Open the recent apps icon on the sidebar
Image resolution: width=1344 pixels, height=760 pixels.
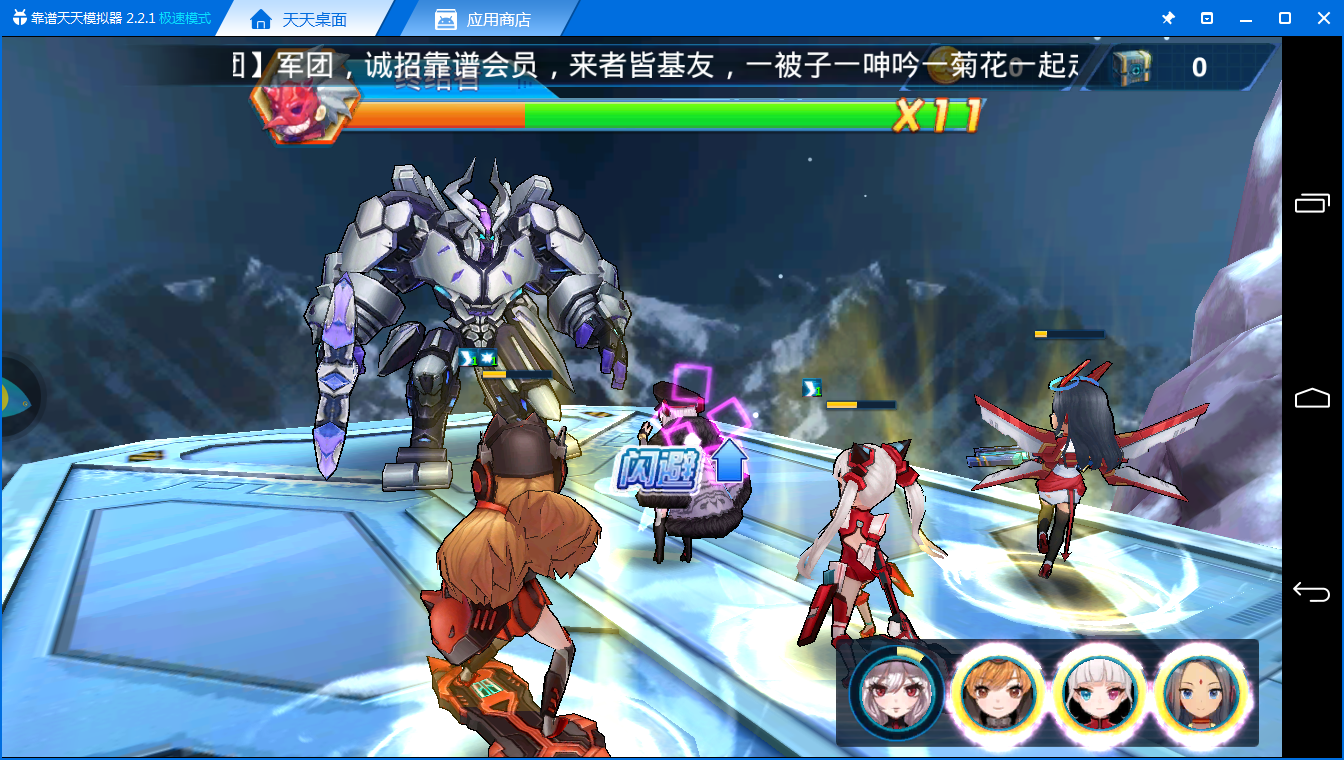(1310, 202)
